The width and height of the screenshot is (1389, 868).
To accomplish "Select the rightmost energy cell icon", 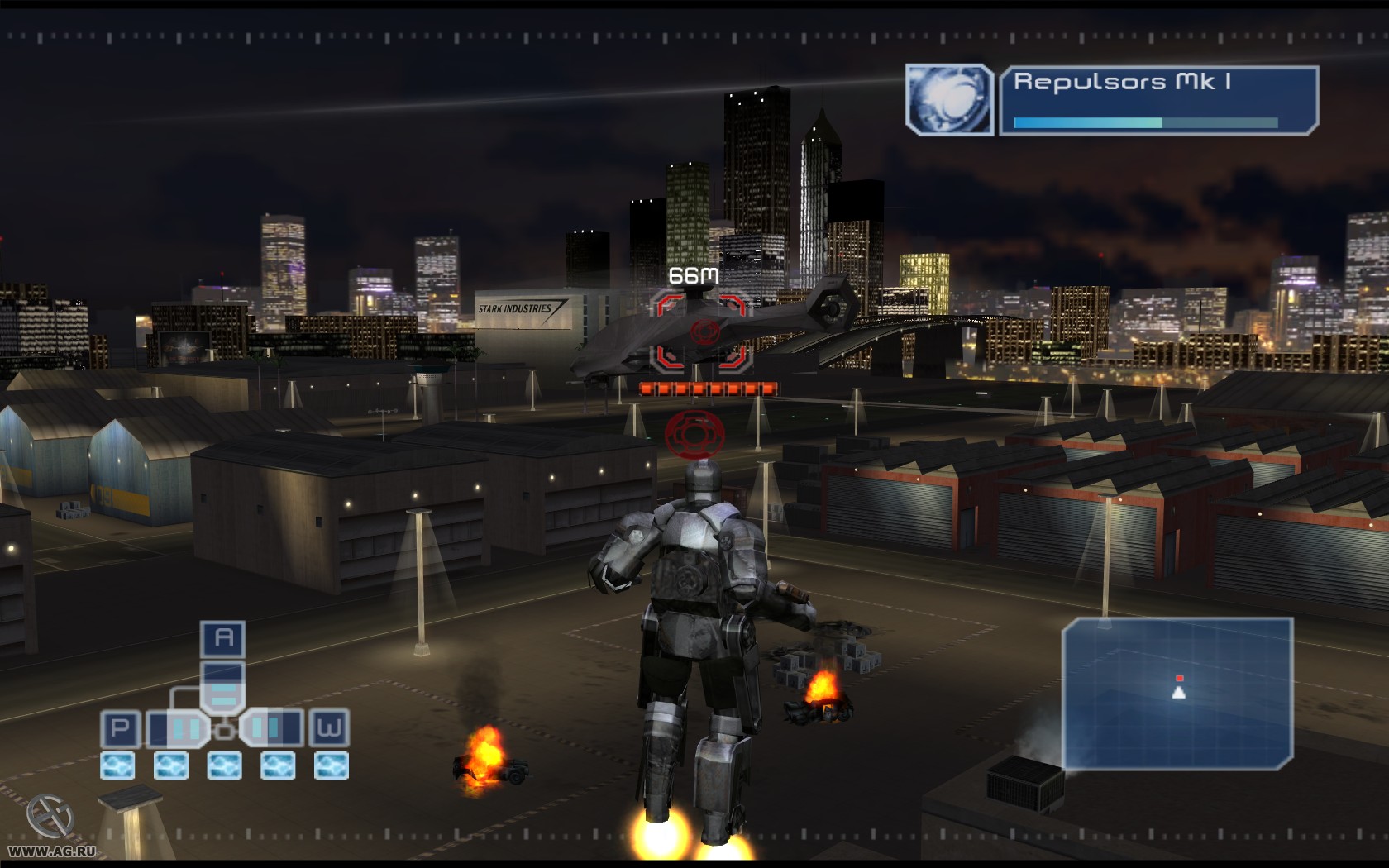I will point(331,765).
